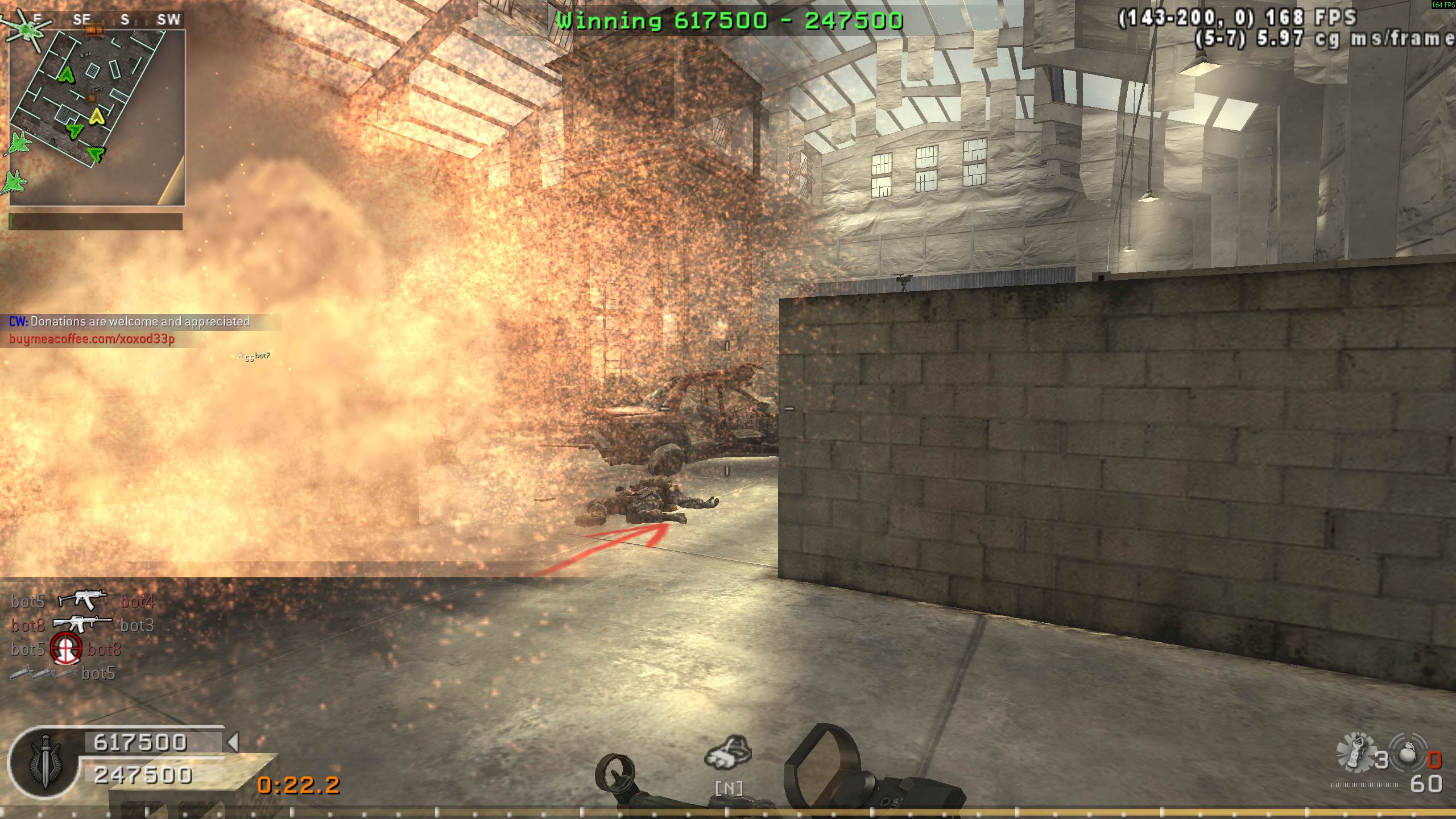
Task: Select the special grenade icon
Action: pyautogui.click(x=1357, y=751)
